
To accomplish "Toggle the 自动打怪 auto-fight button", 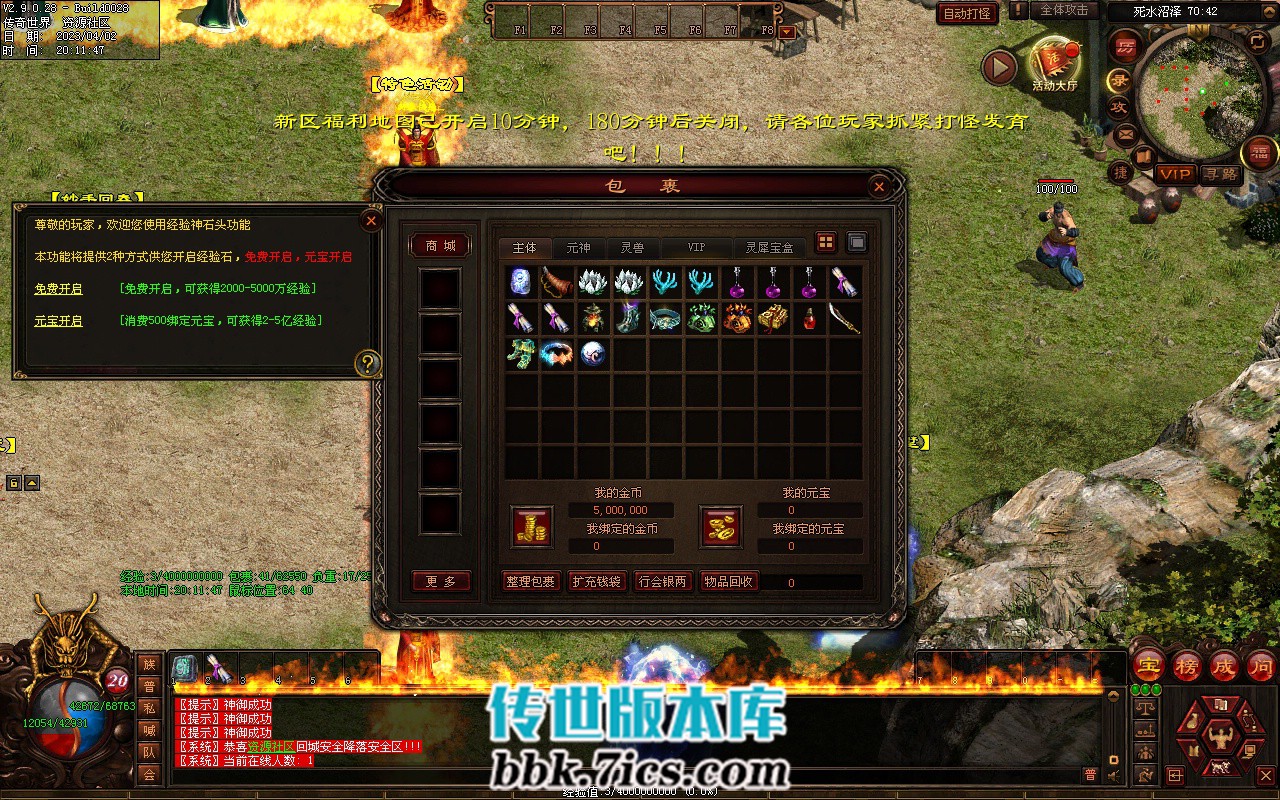I will [967, 13].
